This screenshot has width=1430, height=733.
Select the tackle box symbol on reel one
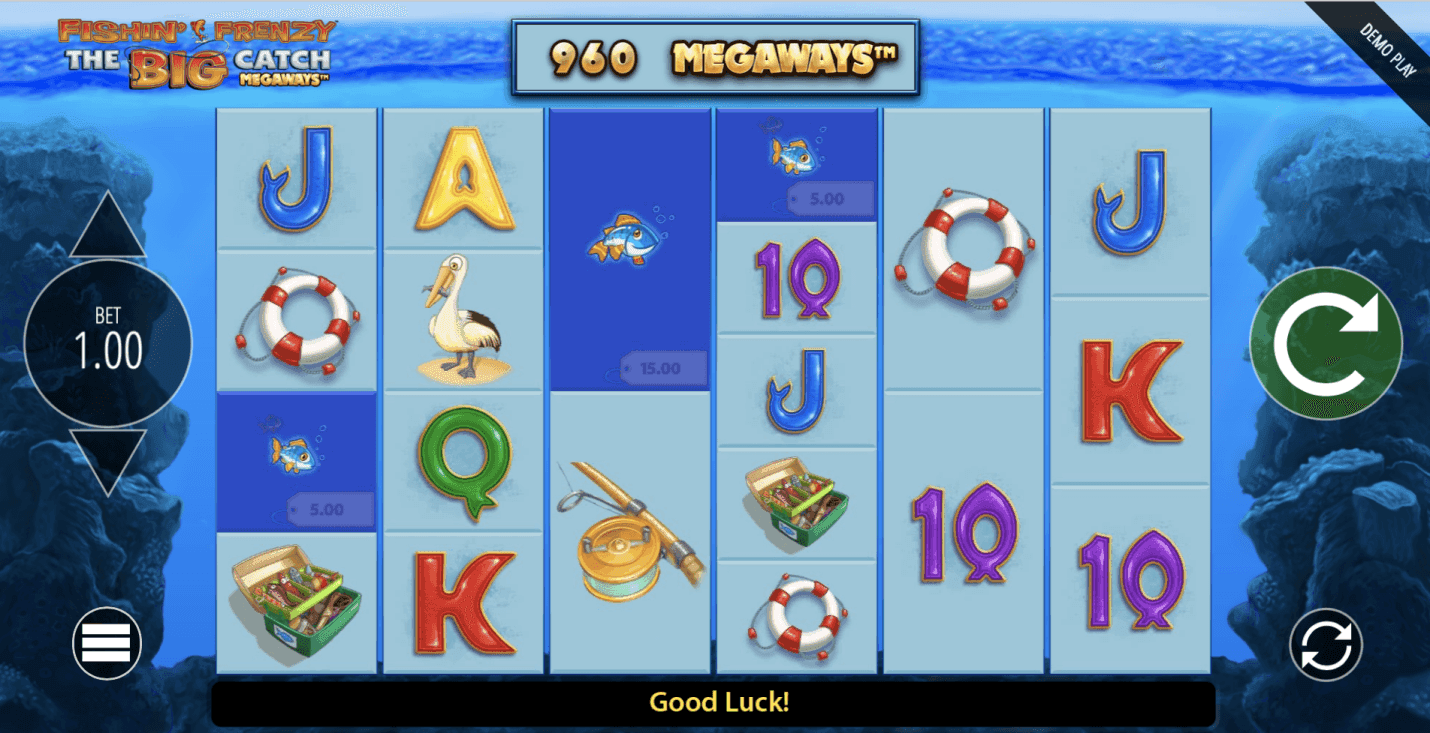[x=295, y=600]
